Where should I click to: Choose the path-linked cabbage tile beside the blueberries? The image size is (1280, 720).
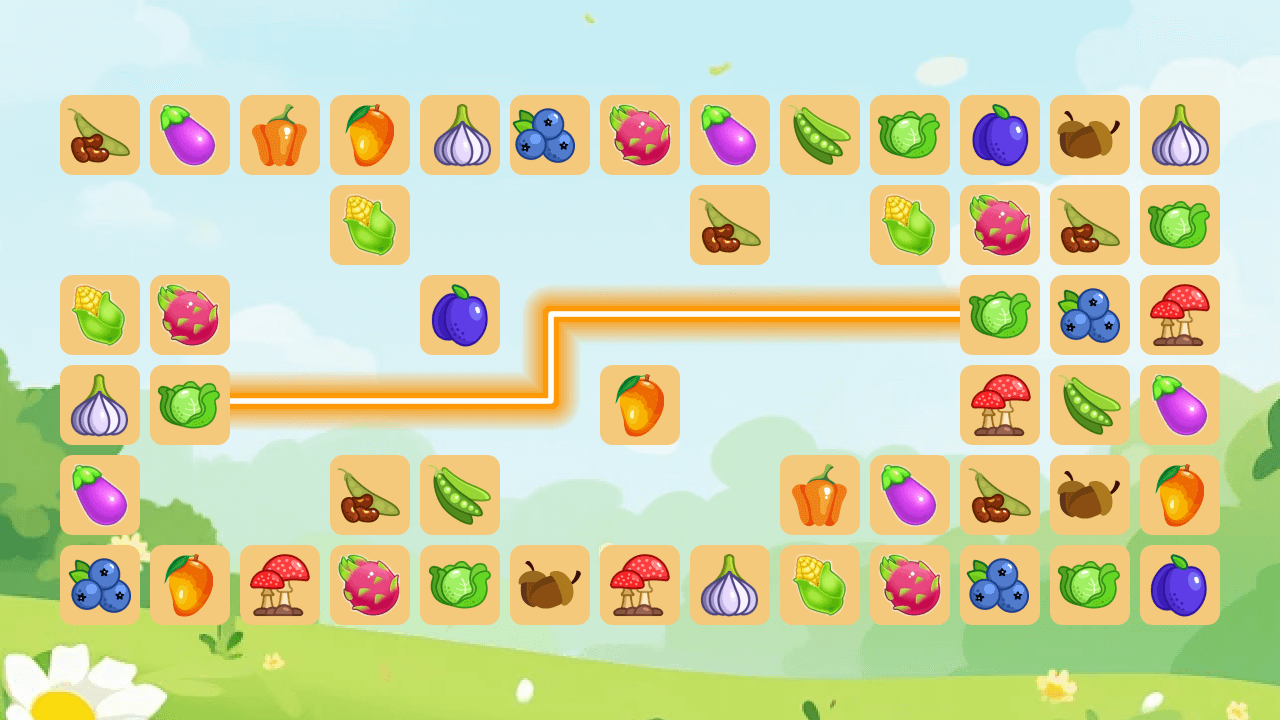1000,315
